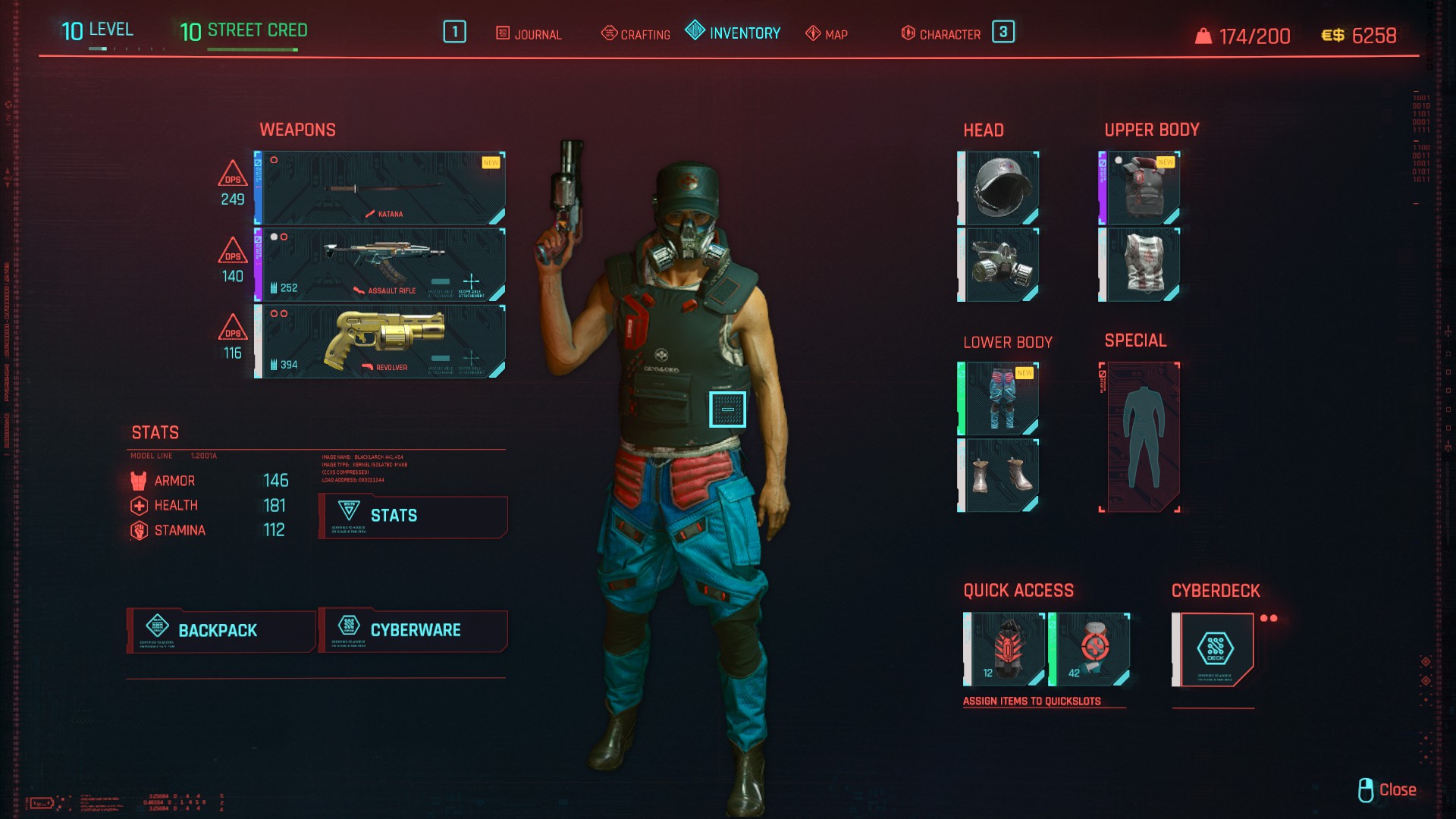Select the Katana weapon slot
The image size is (1456, 819).
(381, 188)
